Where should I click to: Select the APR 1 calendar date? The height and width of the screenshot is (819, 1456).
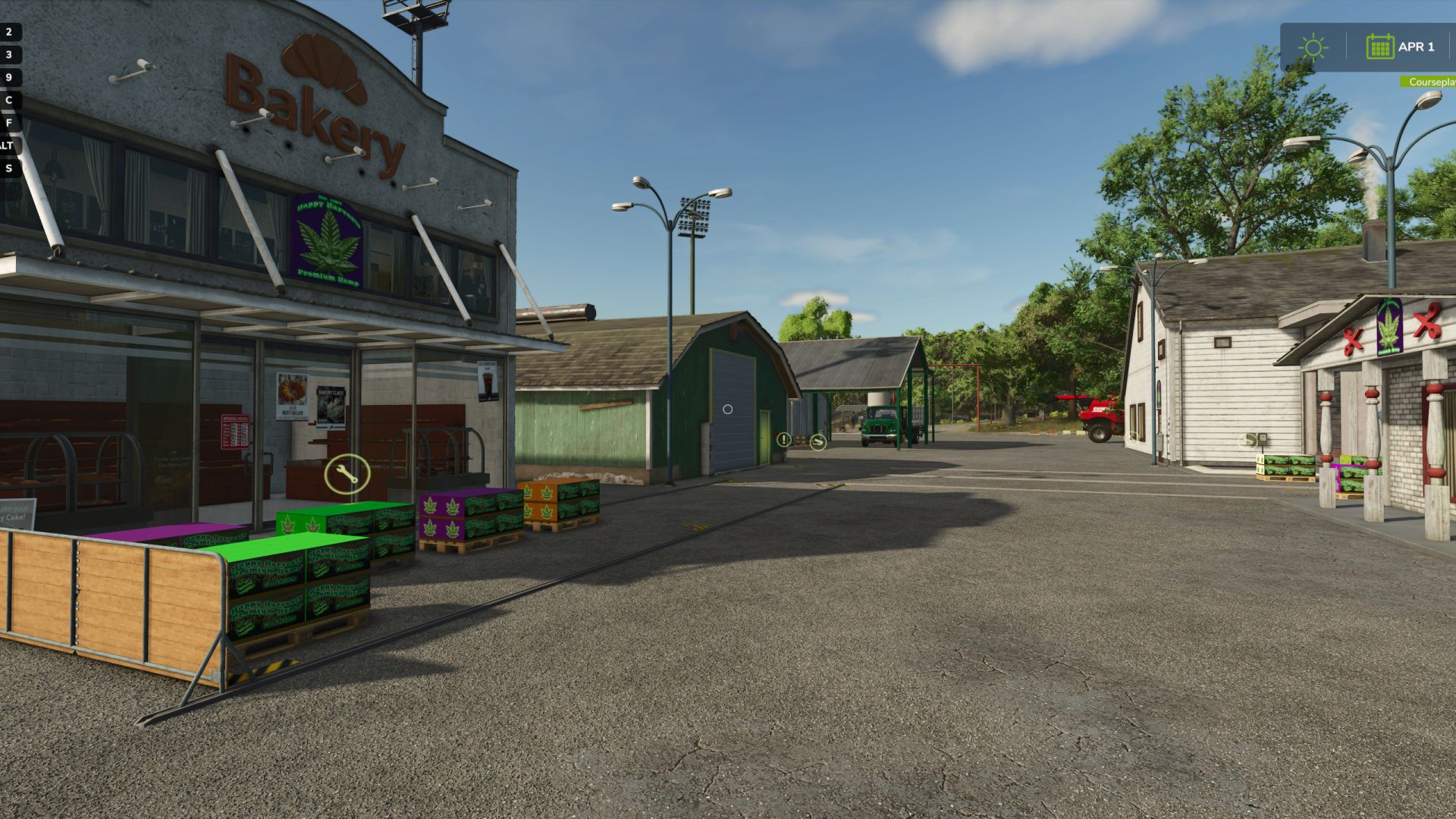pyautogui.click(x=1401, y=47)
